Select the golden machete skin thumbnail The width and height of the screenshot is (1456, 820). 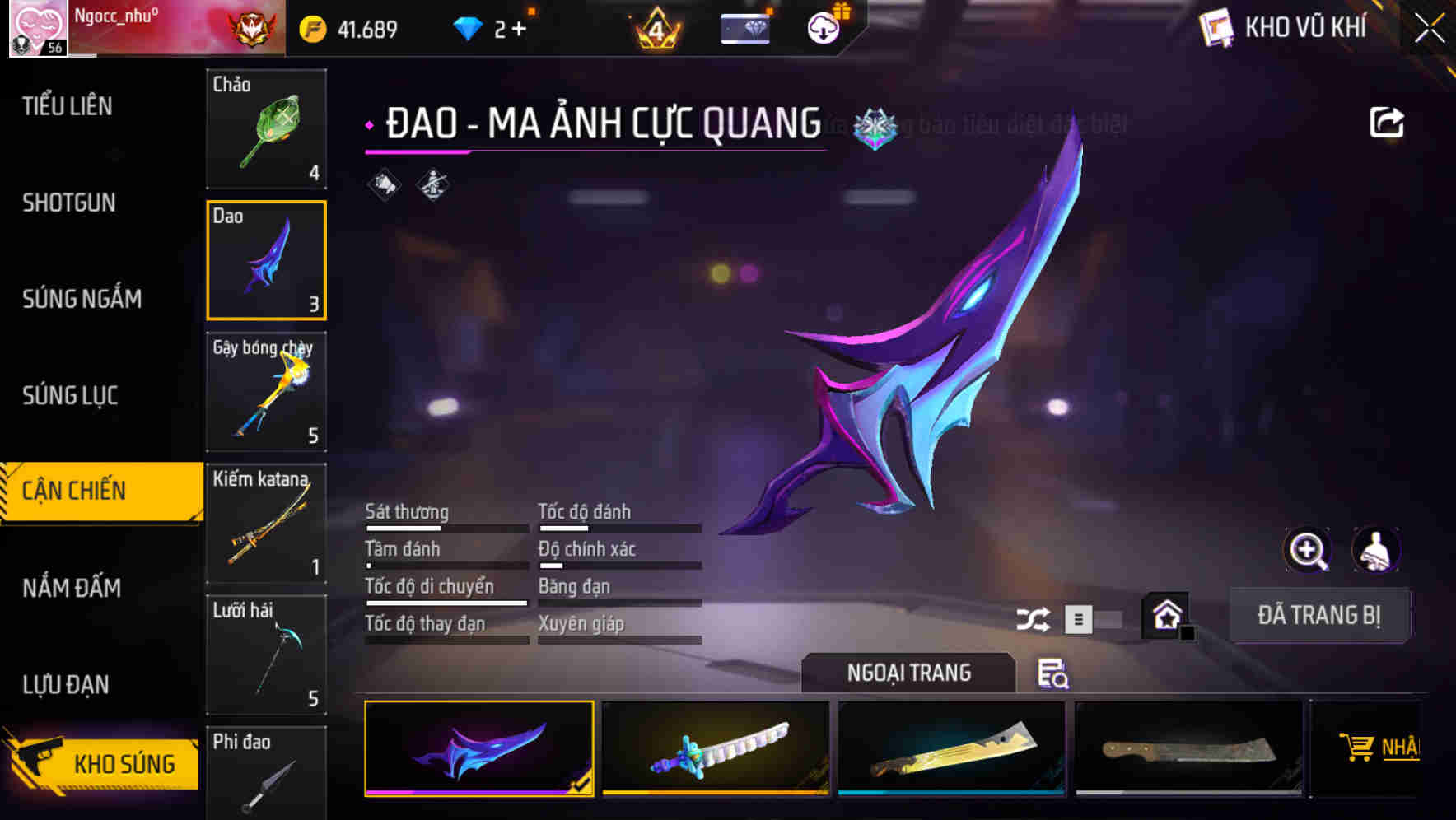pos(951,749)
